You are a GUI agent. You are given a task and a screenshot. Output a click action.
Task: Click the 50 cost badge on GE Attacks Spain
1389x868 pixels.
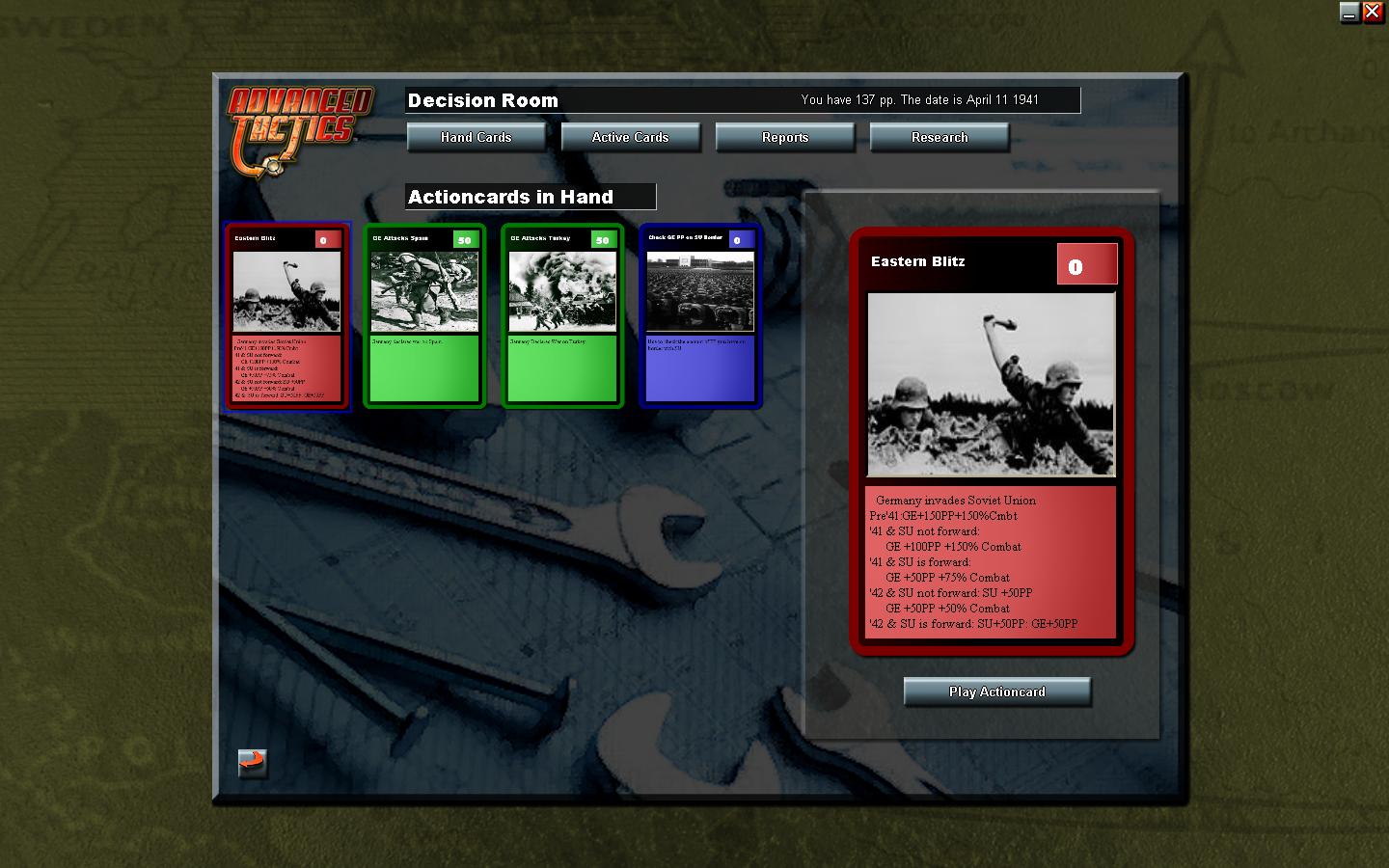(x=464, y=238)
